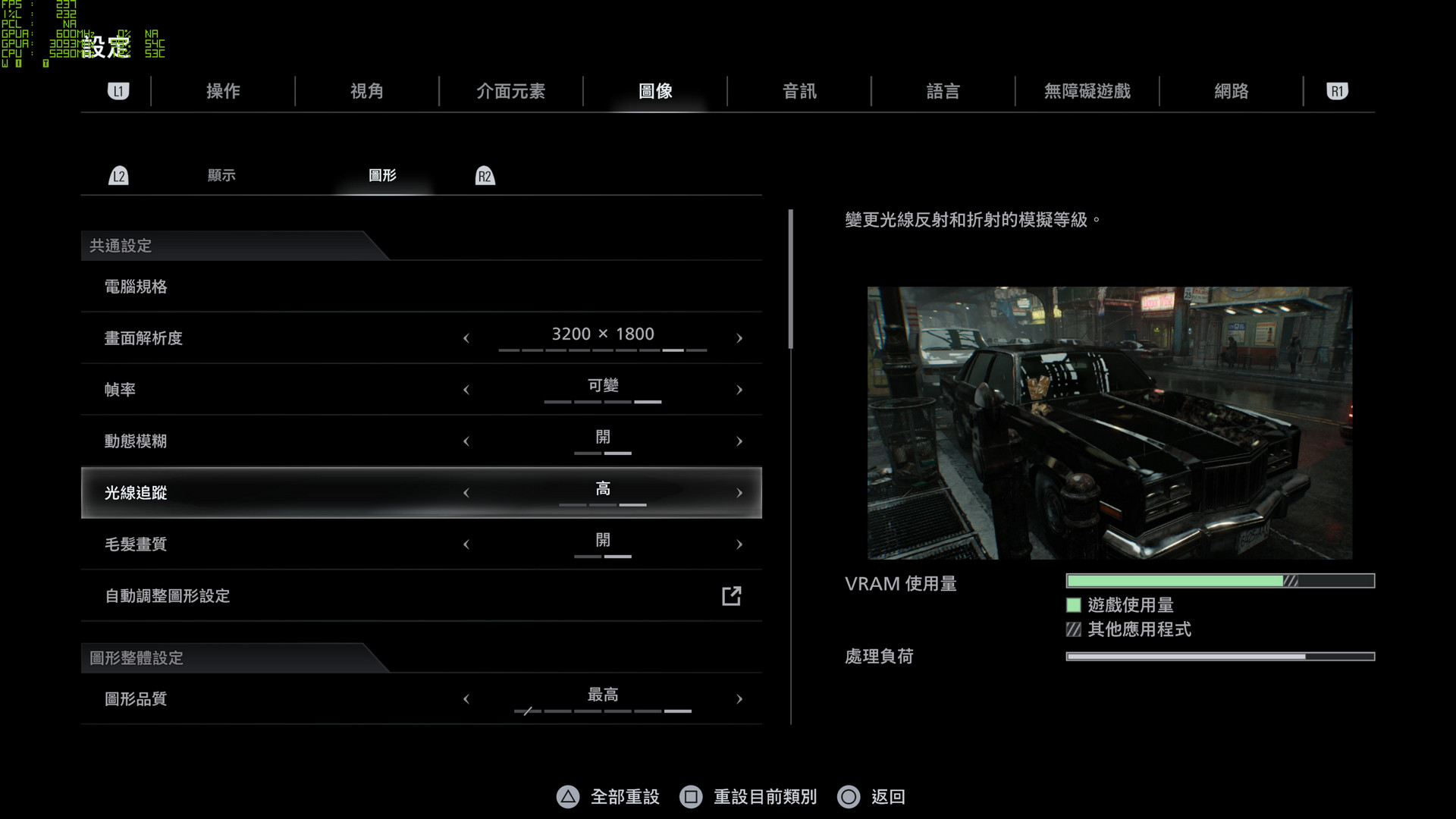Toggle 動態模糊 using its left arrow
Viewport: 1456px width, 819px height.
pos(466,441)
